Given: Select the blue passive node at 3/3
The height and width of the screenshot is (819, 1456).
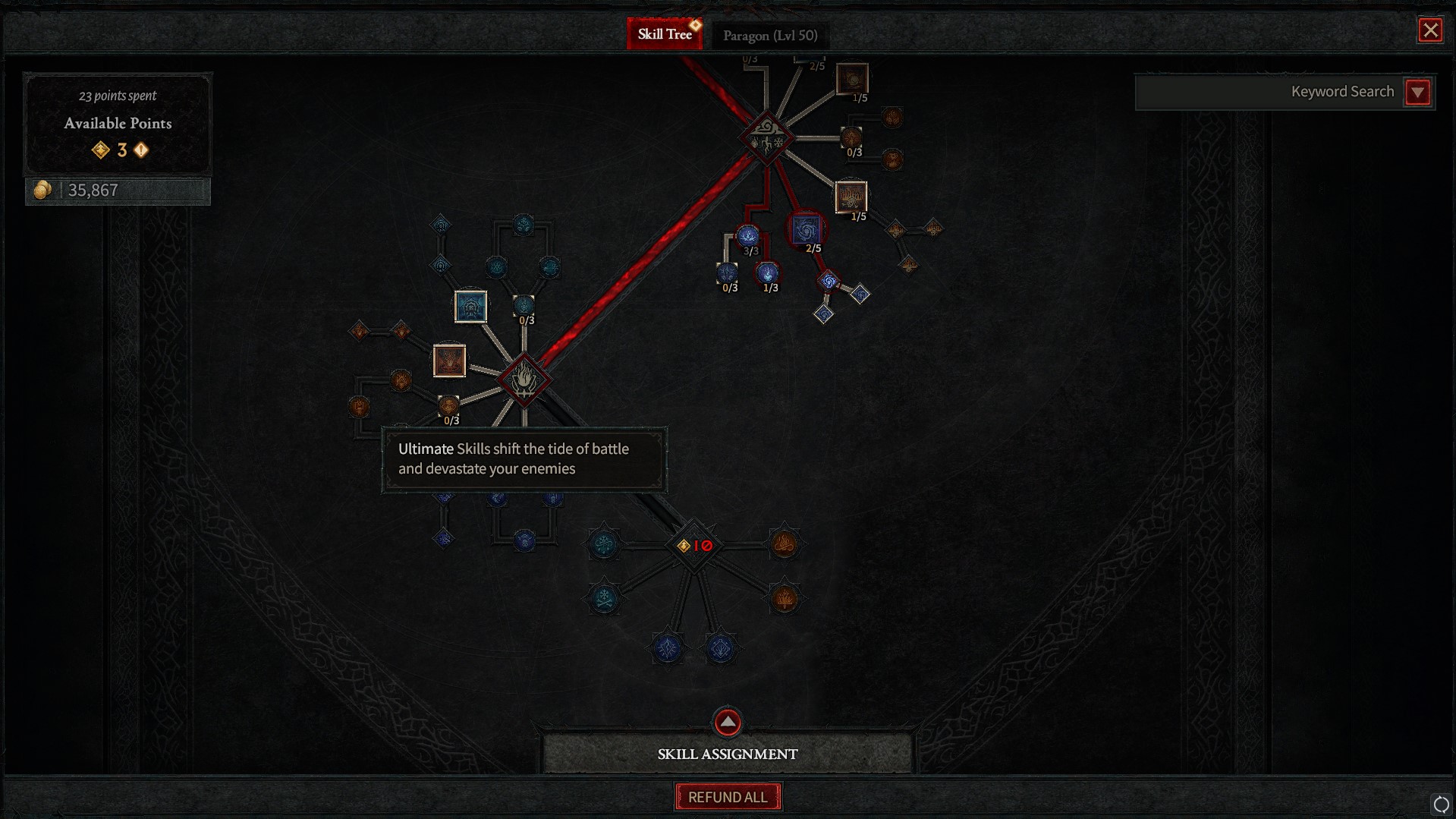Looking at the screenshot, I should pyautogui.click(x=748, y=236).
